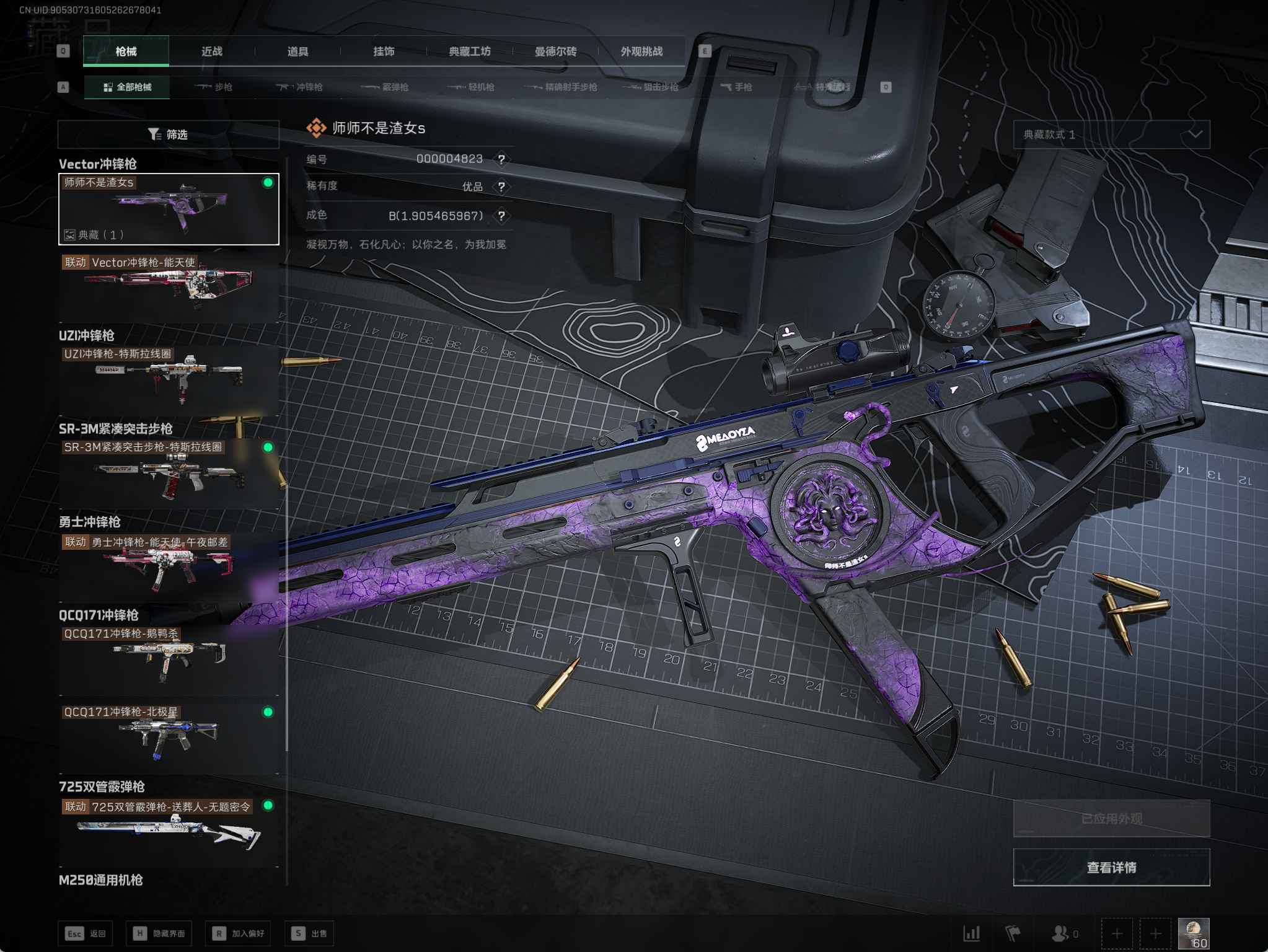Go to the 典藏工坊 tab
This screenshot has height=952, width=1268.
(x=470, y=51)
